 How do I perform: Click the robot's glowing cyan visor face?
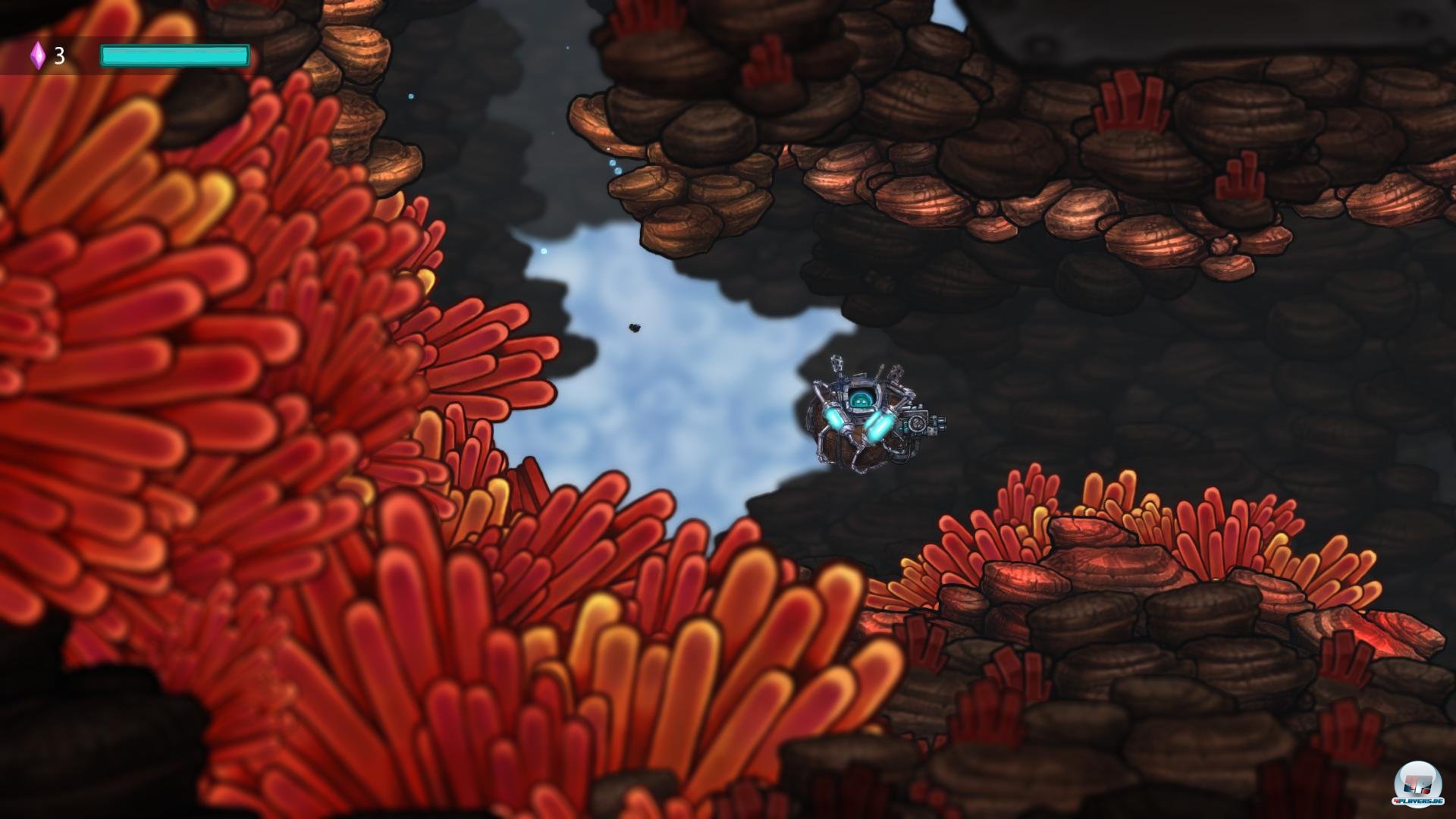(861, 400)
